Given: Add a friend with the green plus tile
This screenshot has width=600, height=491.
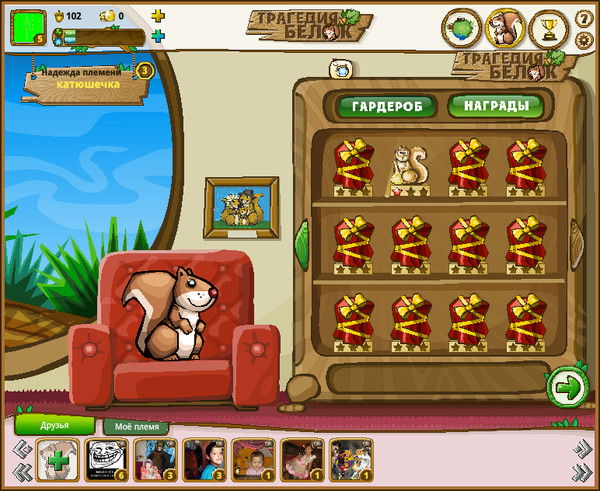Looking at the screenshot, I should click(x=56, y=461).
